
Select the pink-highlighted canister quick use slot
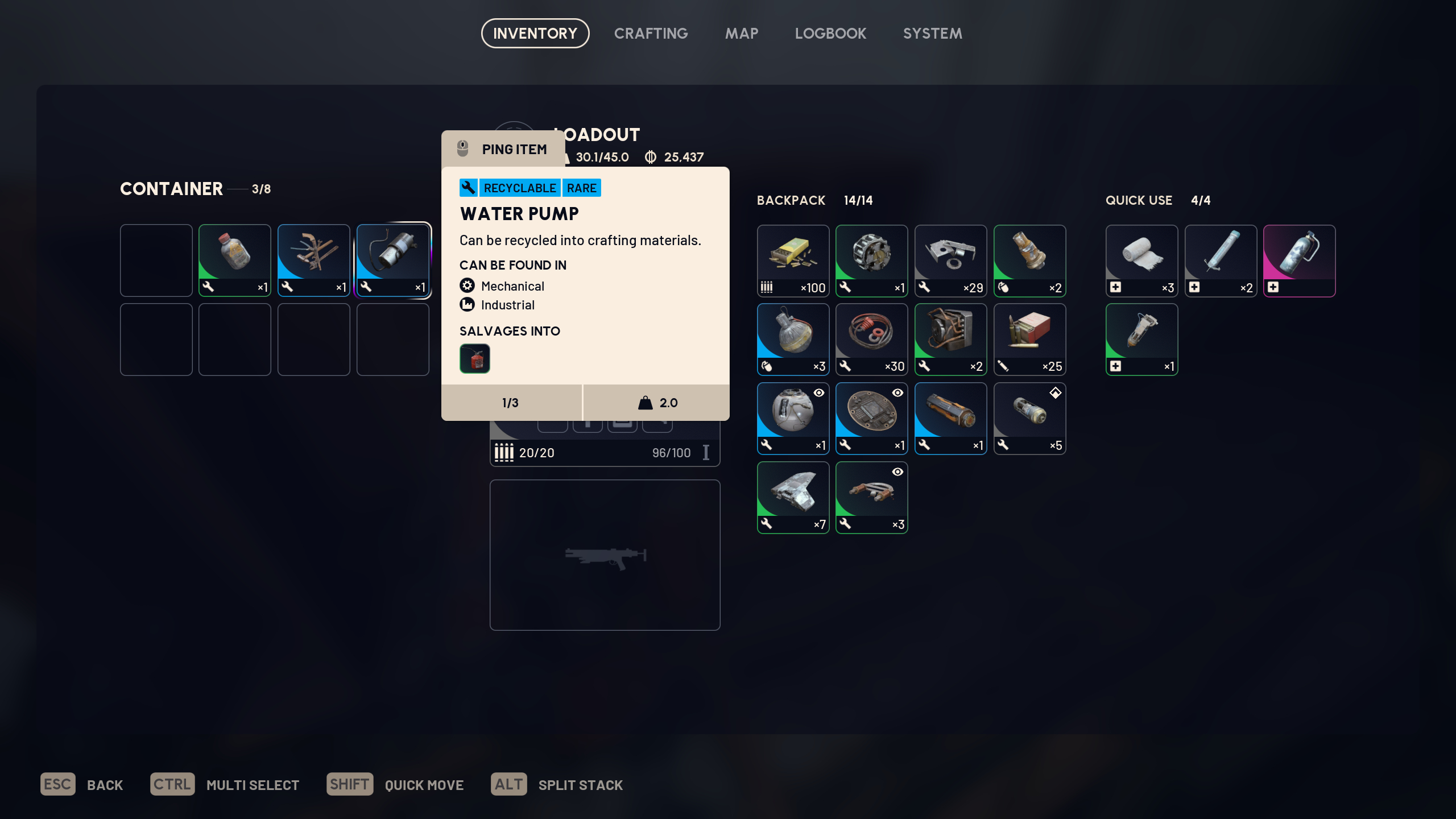click(1299, 260)
